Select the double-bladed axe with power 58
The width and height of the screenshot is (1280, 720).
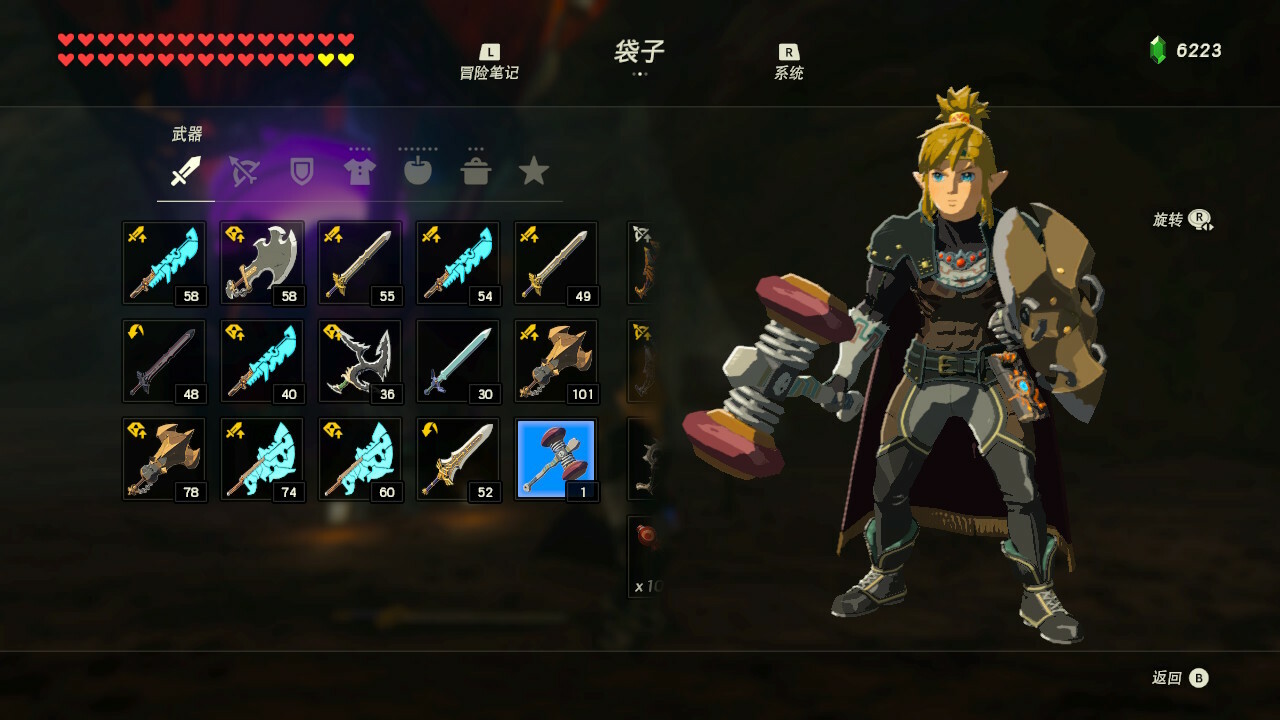coord(262,263)
